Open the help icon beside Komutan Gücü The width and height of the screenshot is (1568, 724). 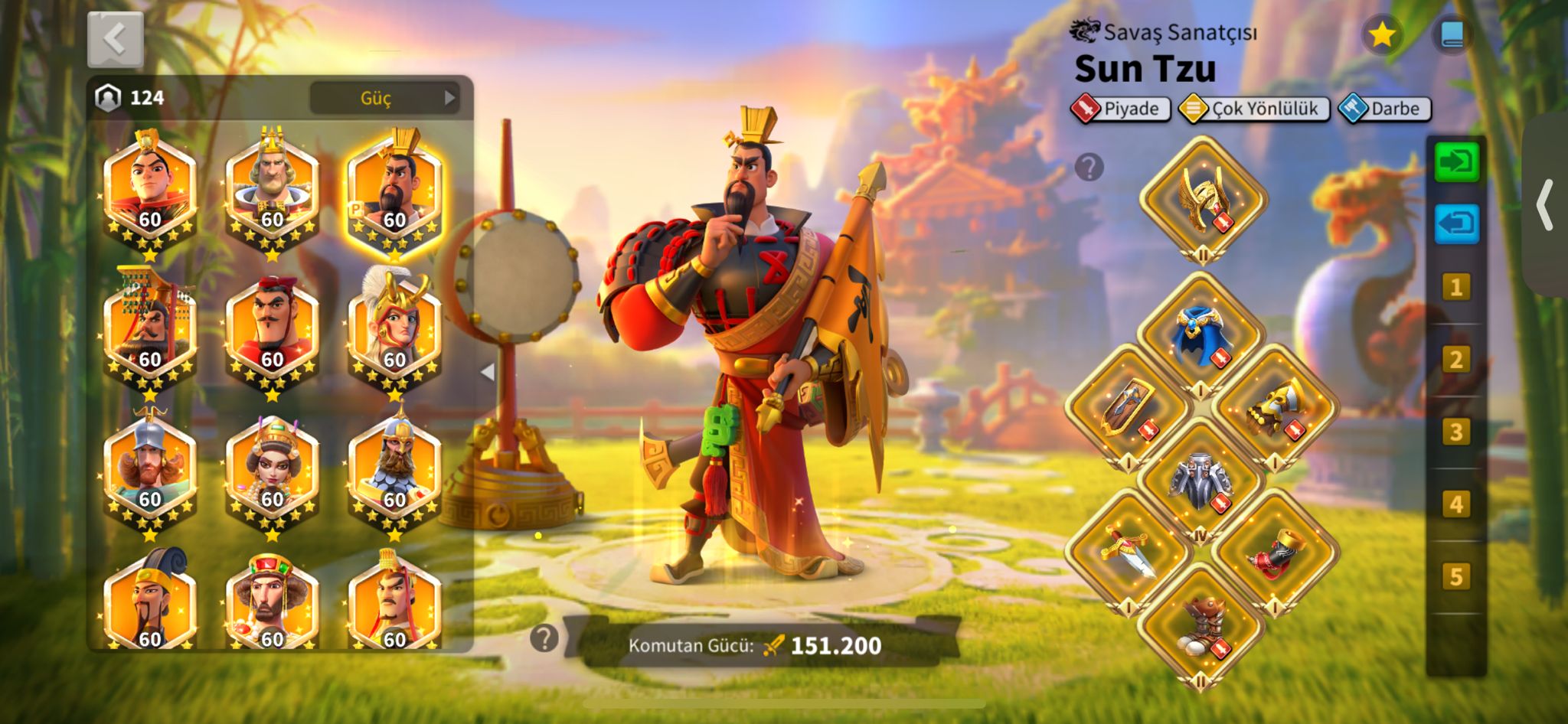(544, 638)
